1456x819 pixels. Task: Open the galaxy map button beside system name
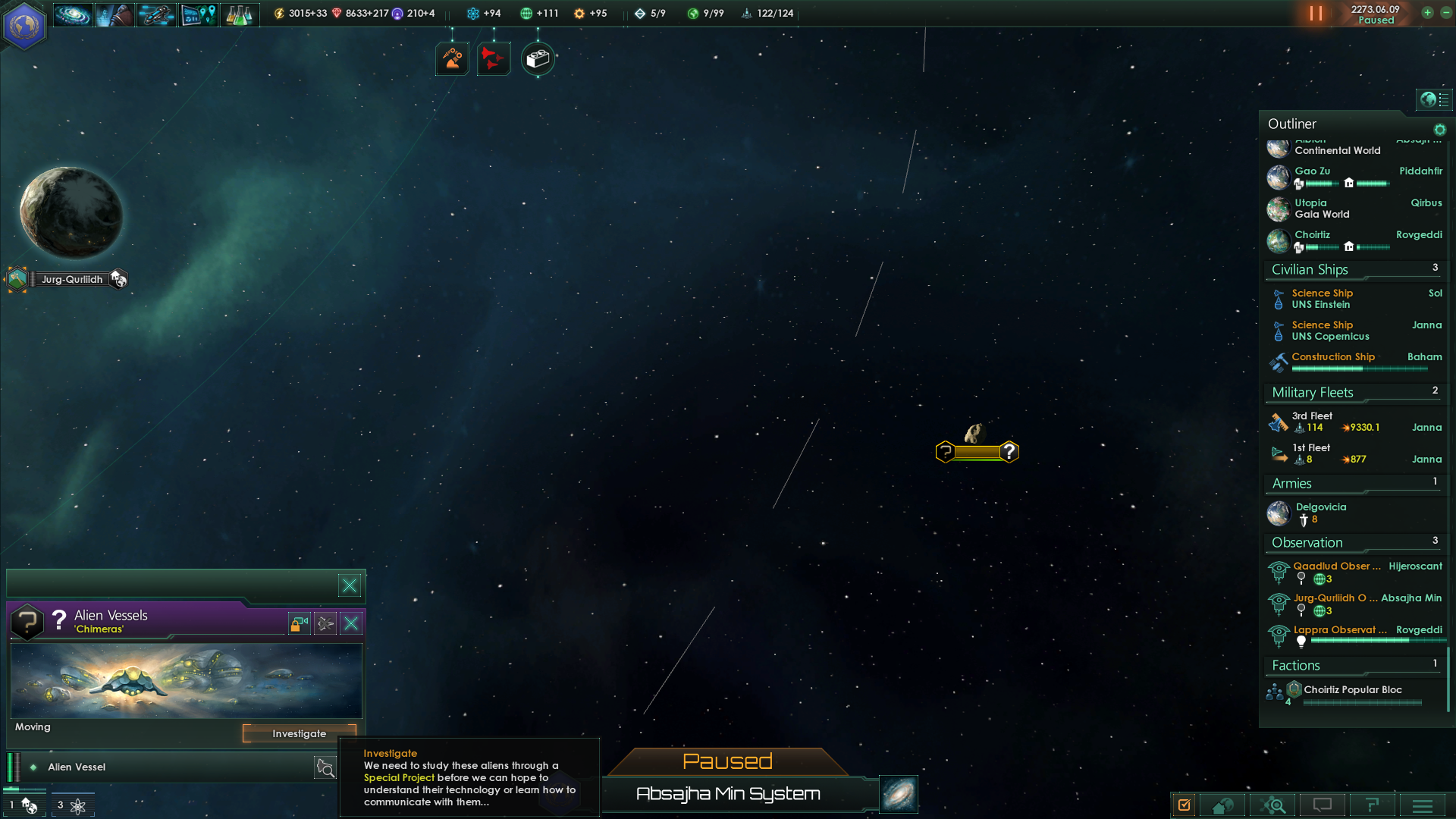pyautogui.click(x=899, y=794)
